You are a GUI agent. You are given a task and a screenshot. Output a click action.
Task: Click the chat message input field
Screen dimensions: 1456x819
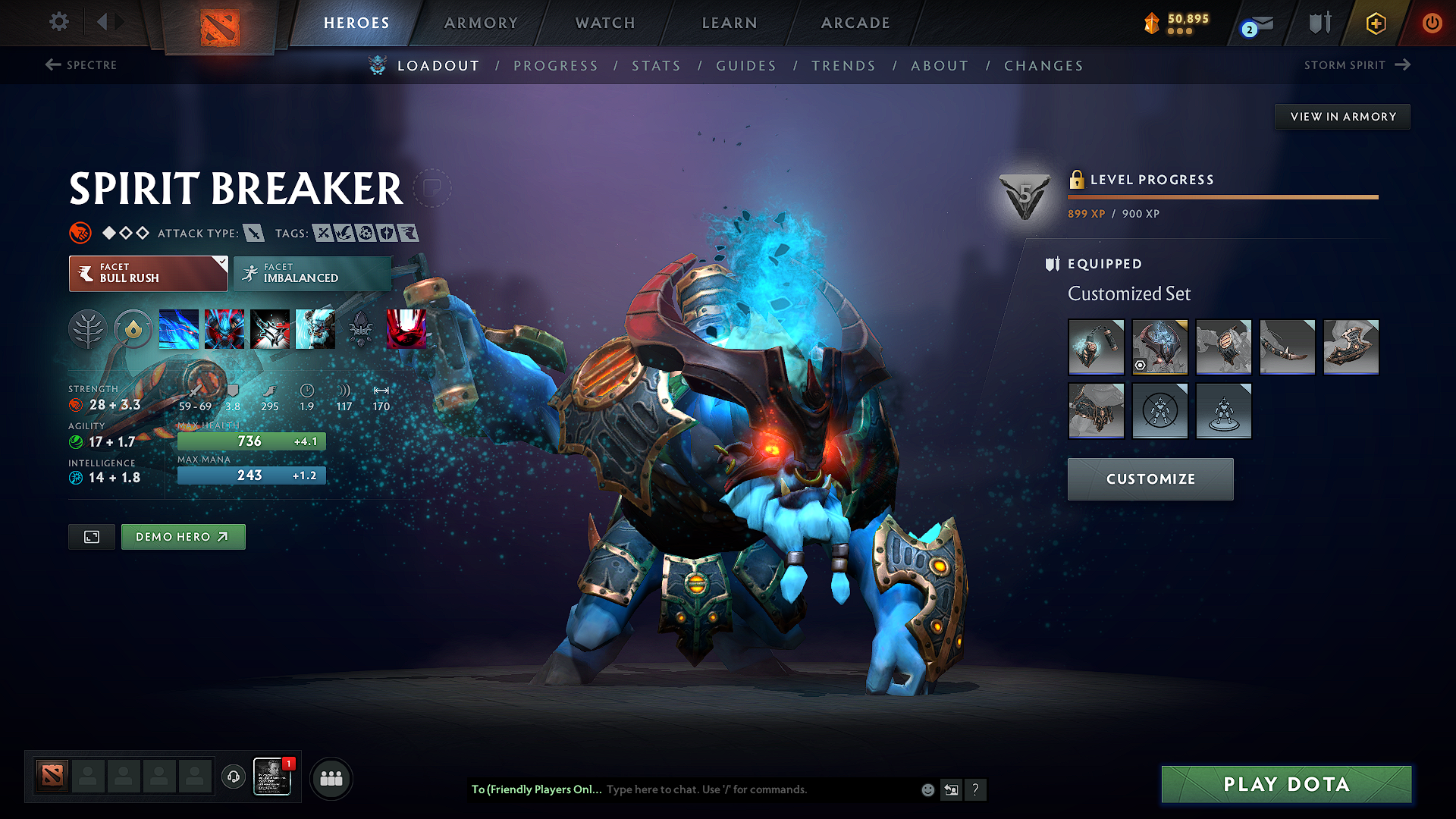[758, 789]
